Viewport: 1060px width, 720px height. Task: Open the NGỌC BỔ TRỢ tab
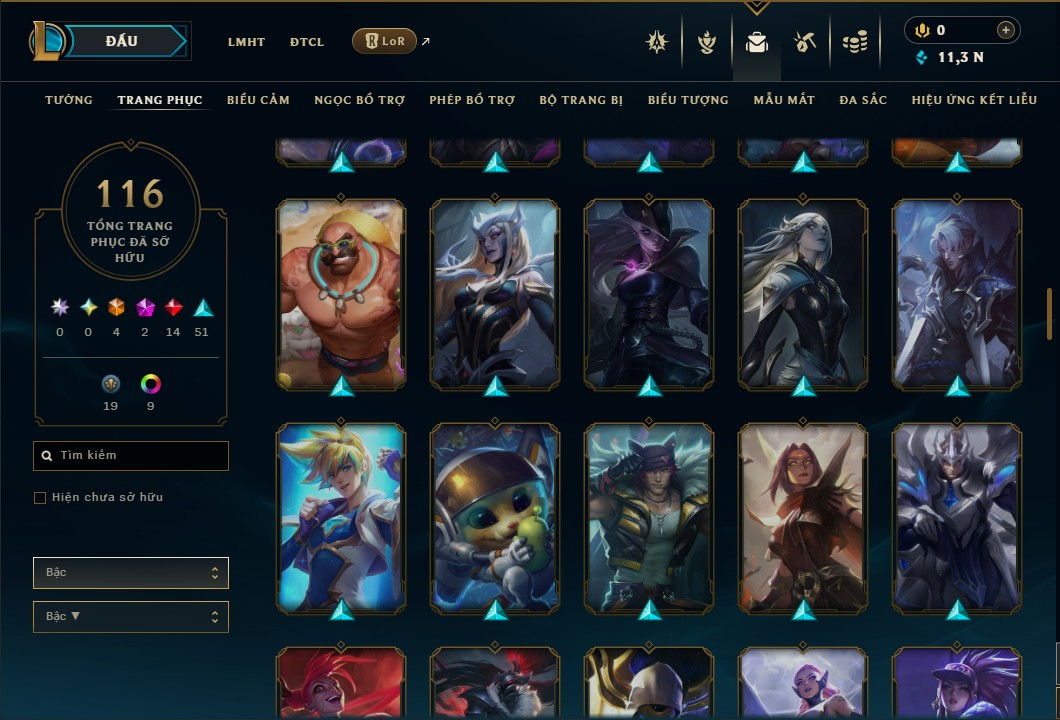pos(359,100)
